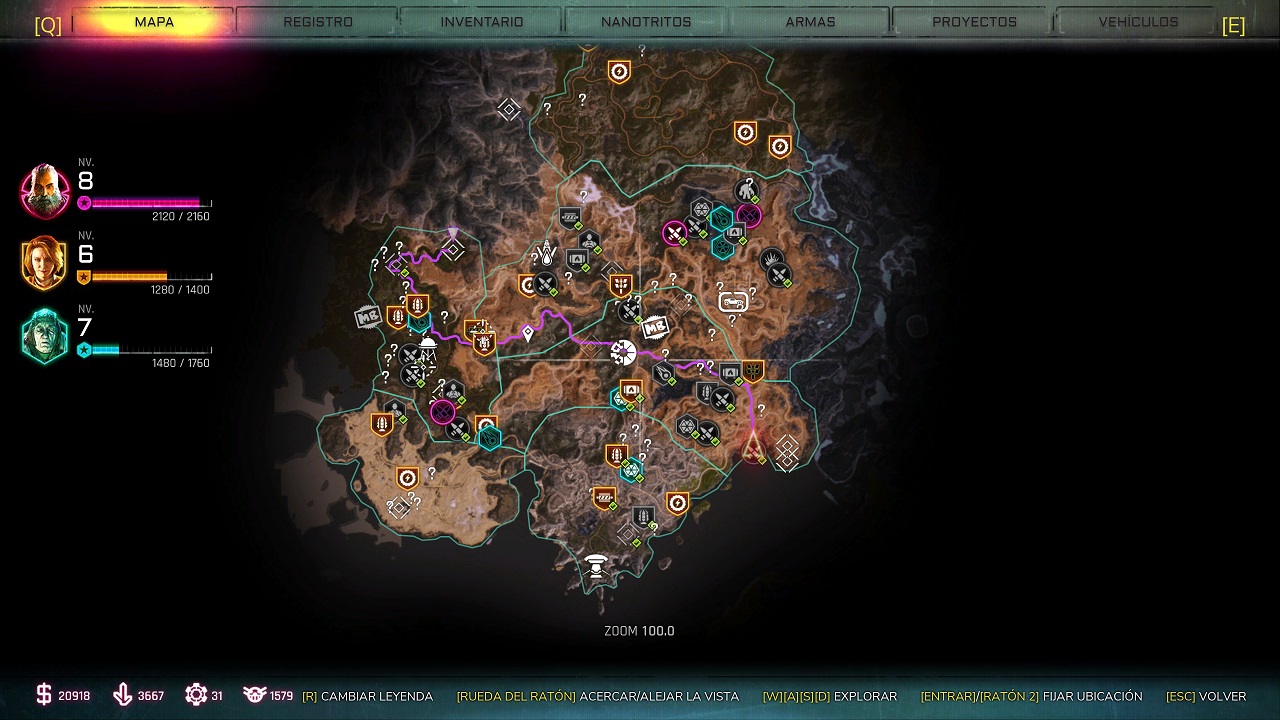Show the Proyectos tab
Screen dimensions: 1280x720
tap(974, 22)
